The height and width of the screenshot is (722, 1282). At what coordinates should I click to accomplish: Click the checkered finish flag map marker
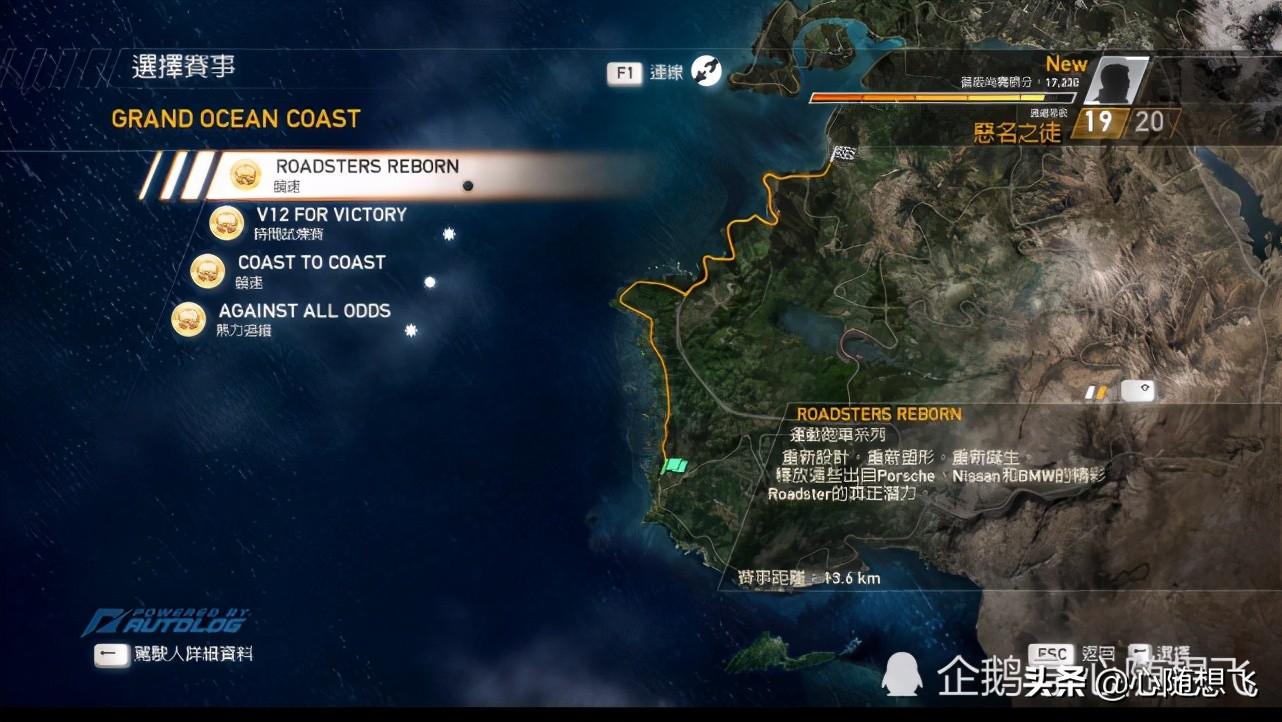click(x=845, y=153)
